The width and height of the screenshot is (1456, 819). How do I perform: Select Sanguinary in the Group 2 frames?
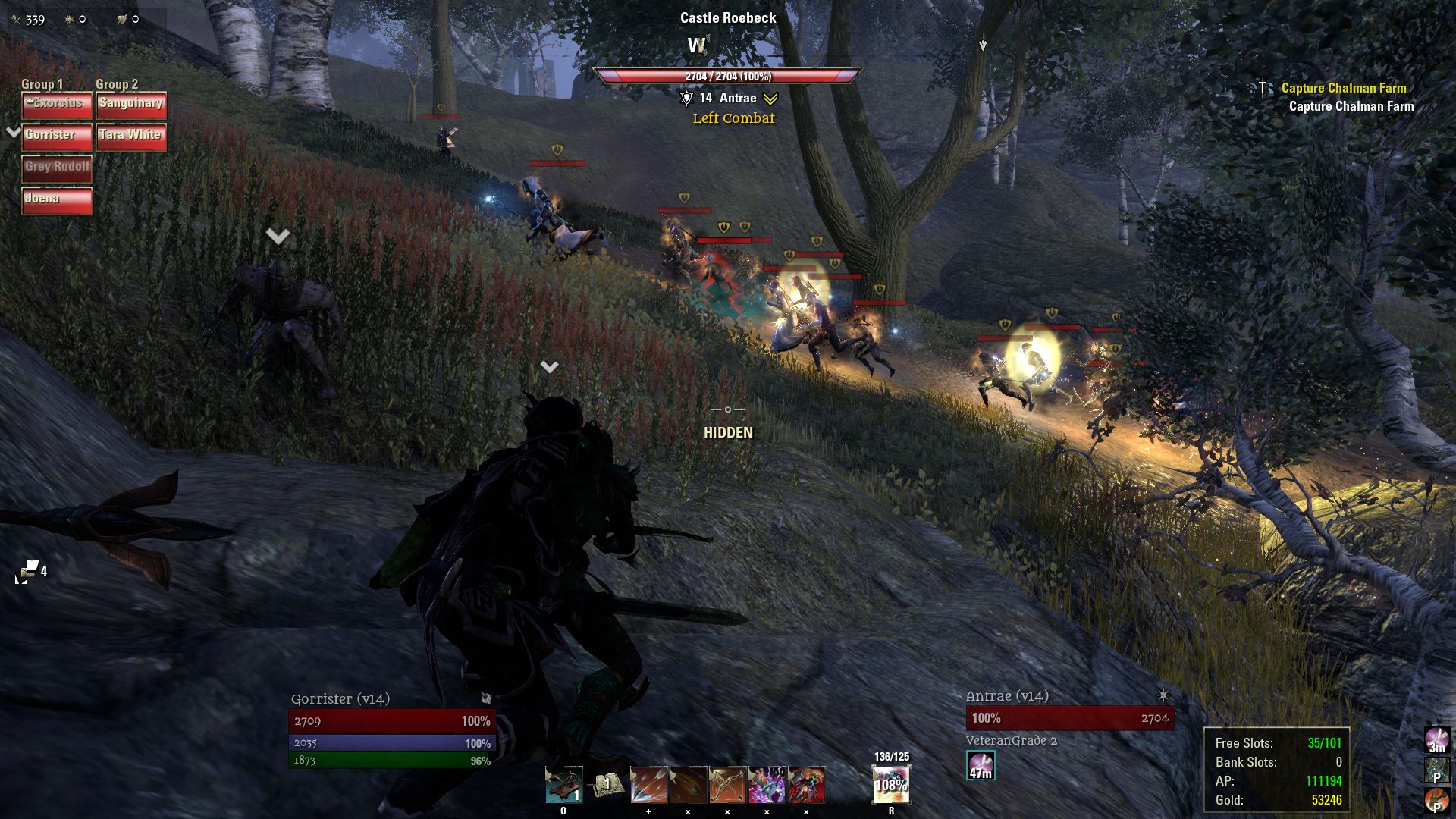coord(131,105)
